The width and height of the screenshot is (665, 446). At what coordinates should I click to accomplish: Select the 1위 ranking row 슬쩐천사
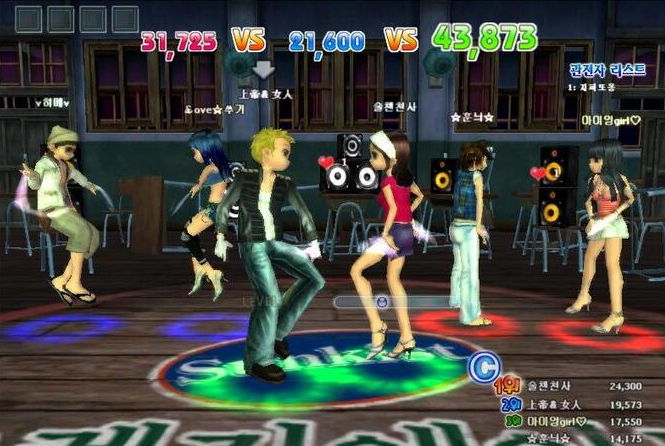580,386
